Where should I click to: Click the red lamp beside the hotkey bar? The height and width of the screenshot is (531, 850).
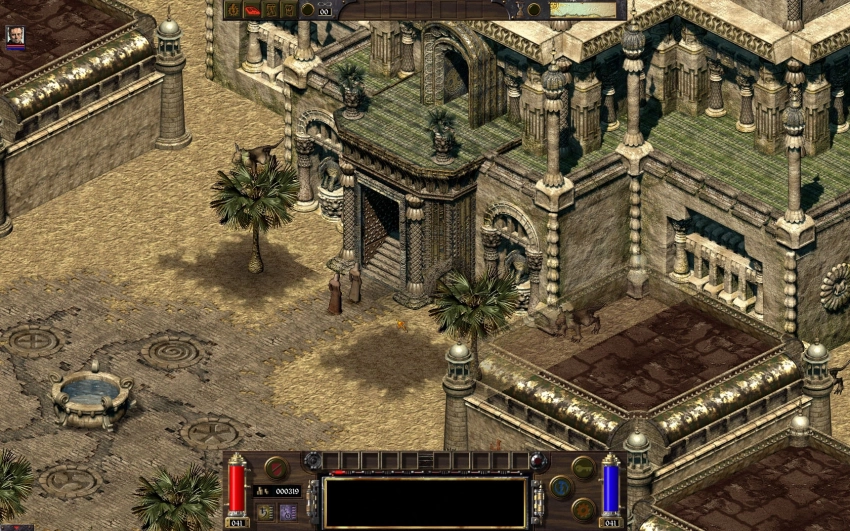coord(540,461)
